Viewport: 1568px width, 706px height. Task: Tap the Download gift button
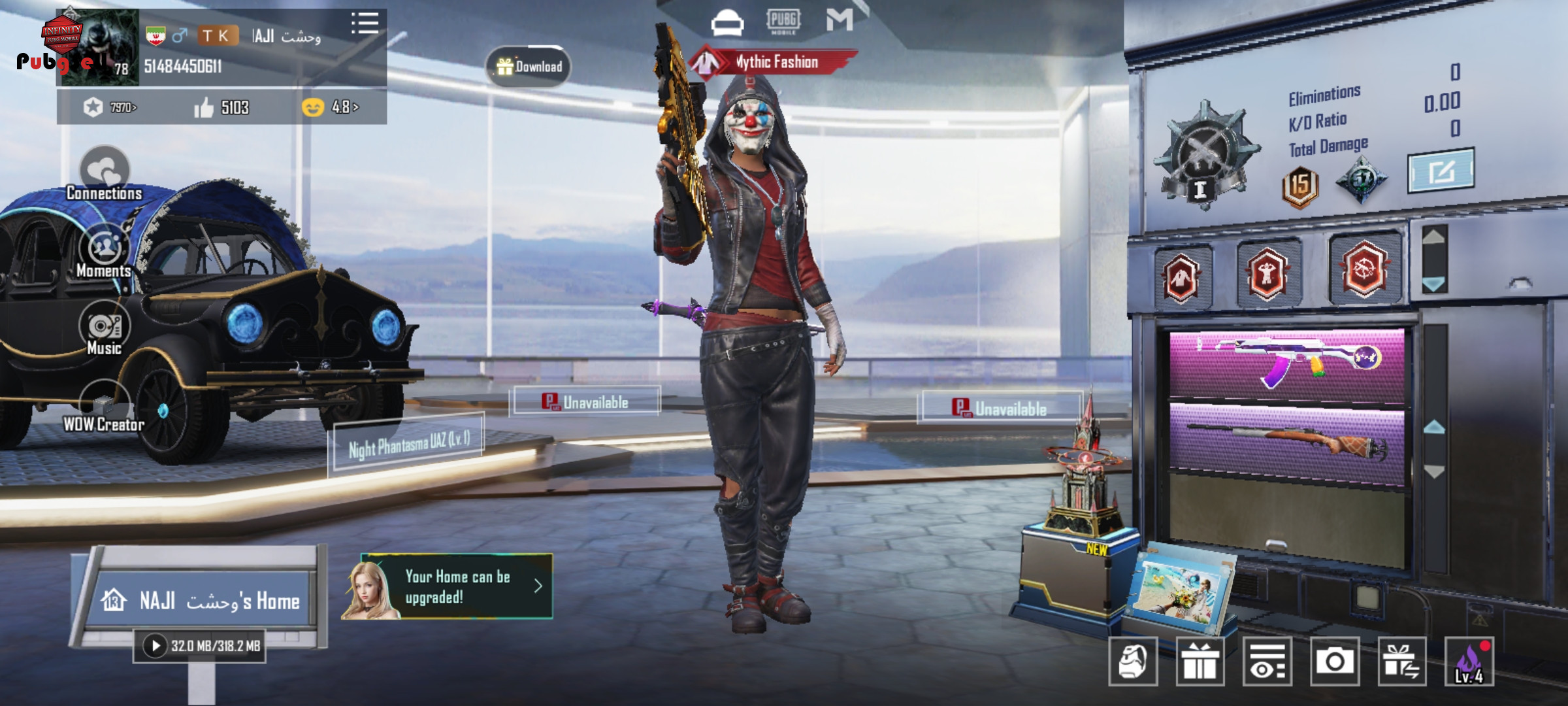tap(529, 66)
